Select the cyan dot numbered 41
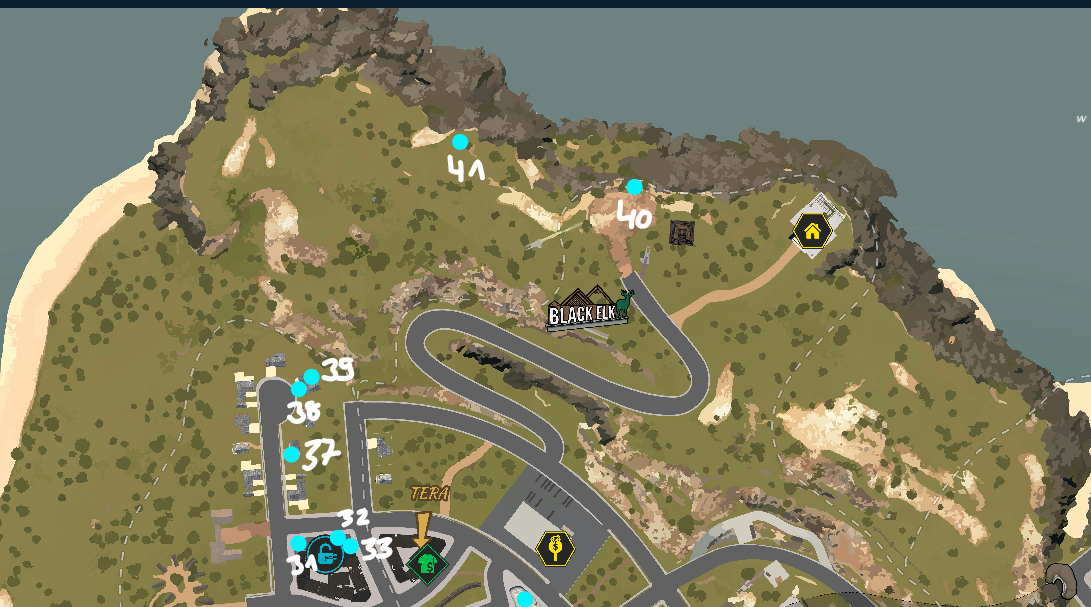The image size is (1091, 607). click(x=460, y=142)
